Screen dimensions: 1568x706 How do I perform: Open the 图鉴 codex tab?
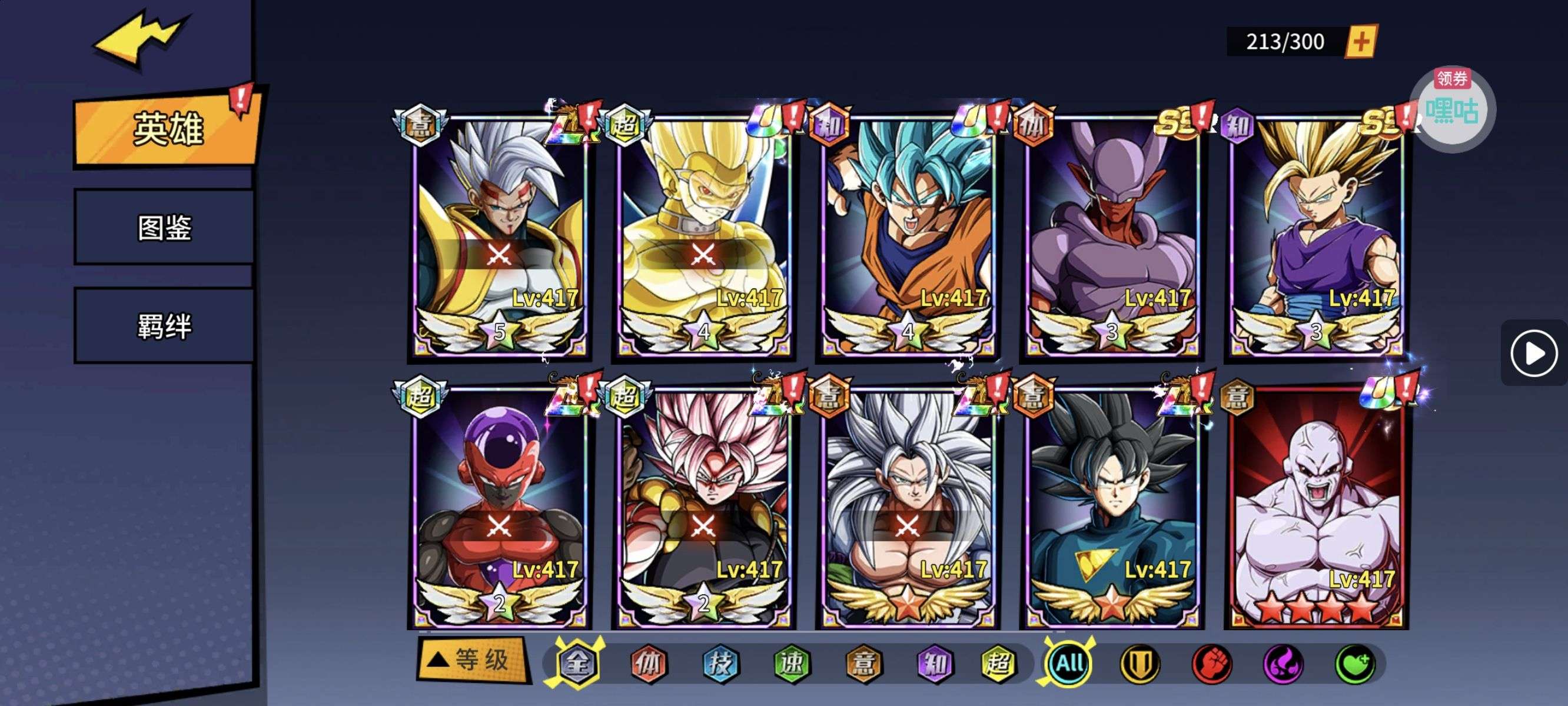point(164,228)
